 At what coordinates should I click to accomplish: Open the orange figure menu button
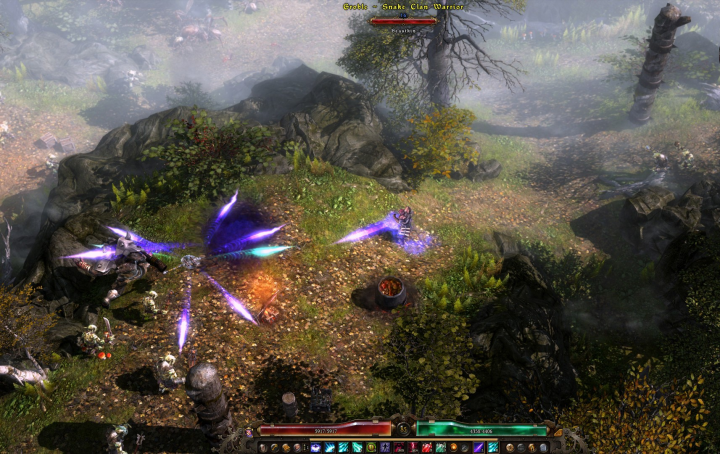coord(533,447)
